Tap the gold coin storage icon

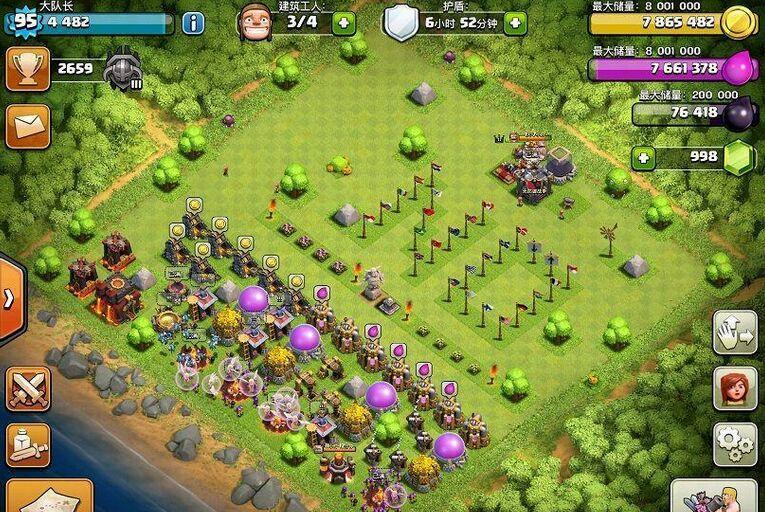(x=738, y=21)
